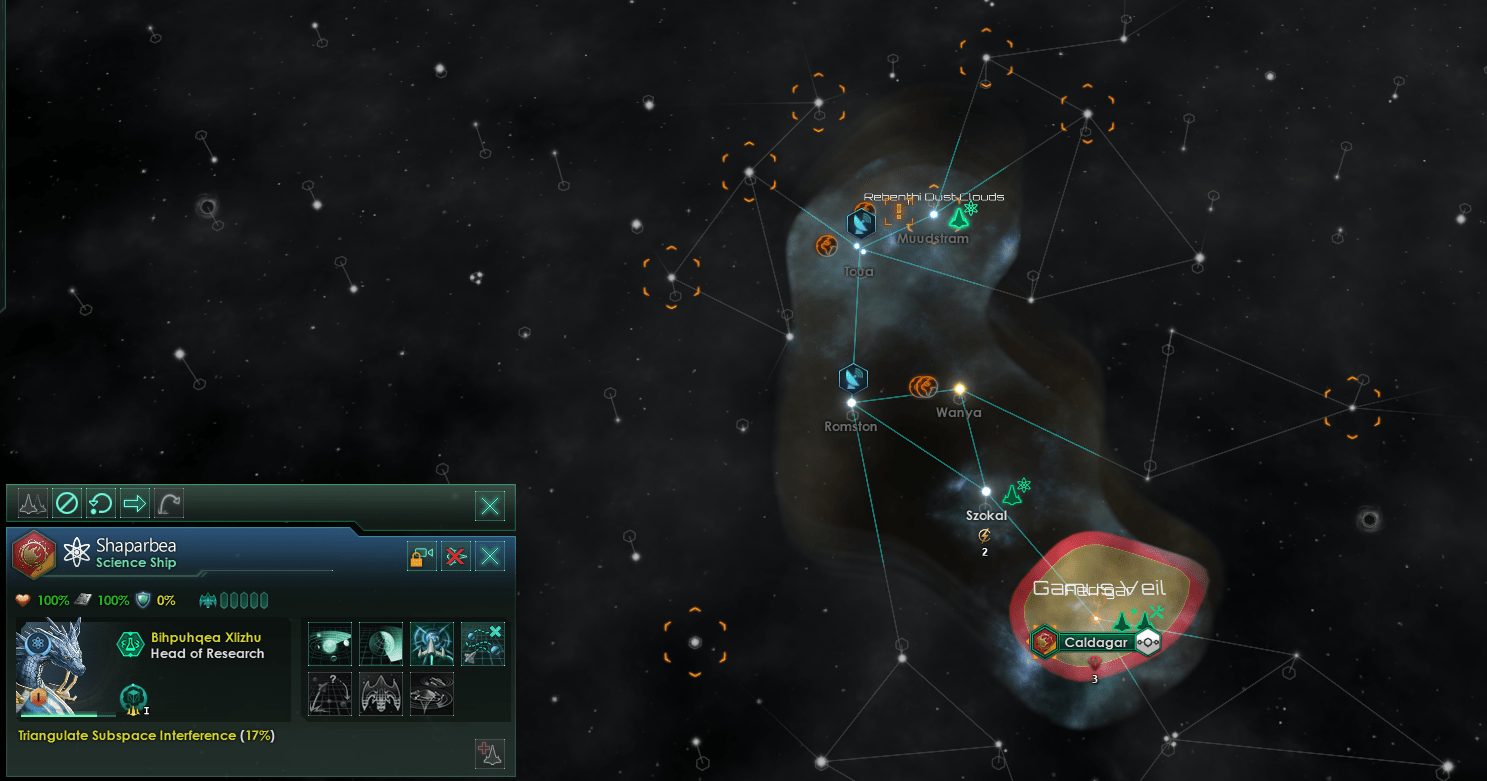This screenshot has width=1487, height=781.
Task: Select the curved-arrow order button
Action: pyautogui.click(x=168, y=504)
